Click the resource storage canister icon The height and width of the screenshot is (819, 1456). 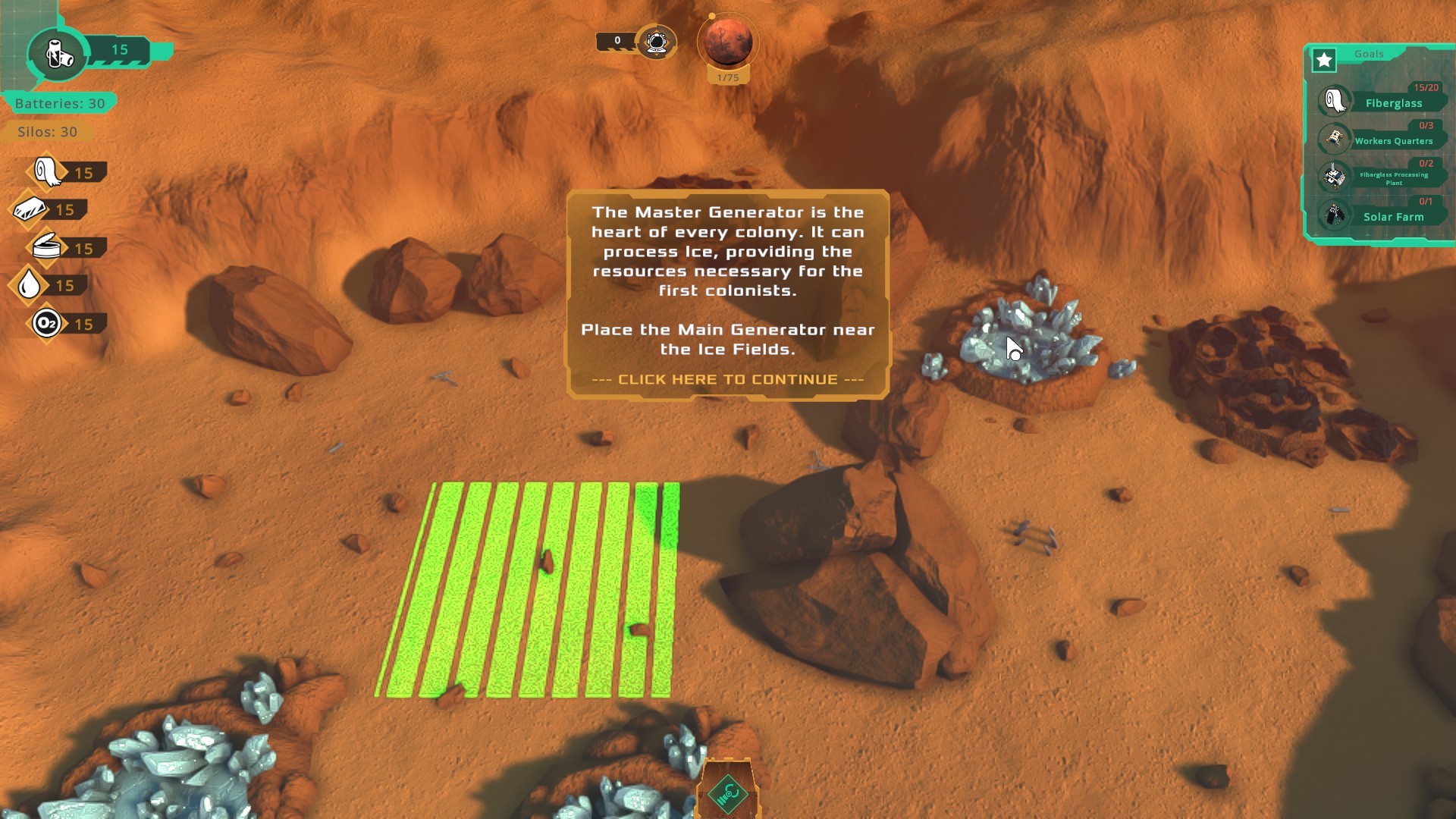(58, 53)
